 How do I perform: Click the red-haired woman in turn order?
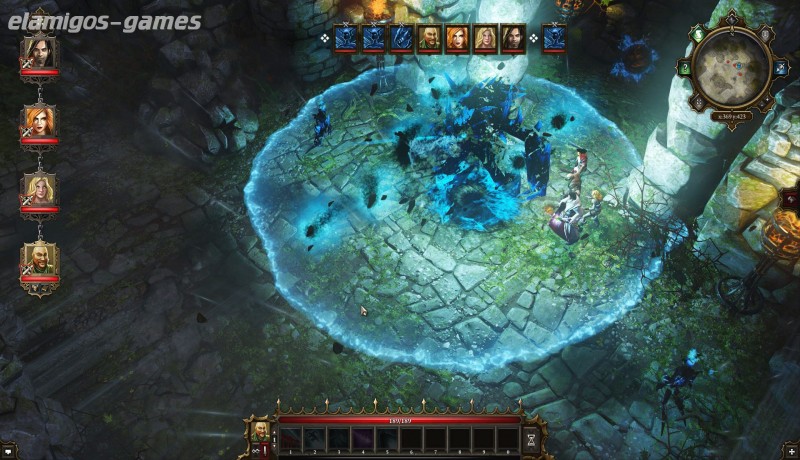[x=457, y=38]
